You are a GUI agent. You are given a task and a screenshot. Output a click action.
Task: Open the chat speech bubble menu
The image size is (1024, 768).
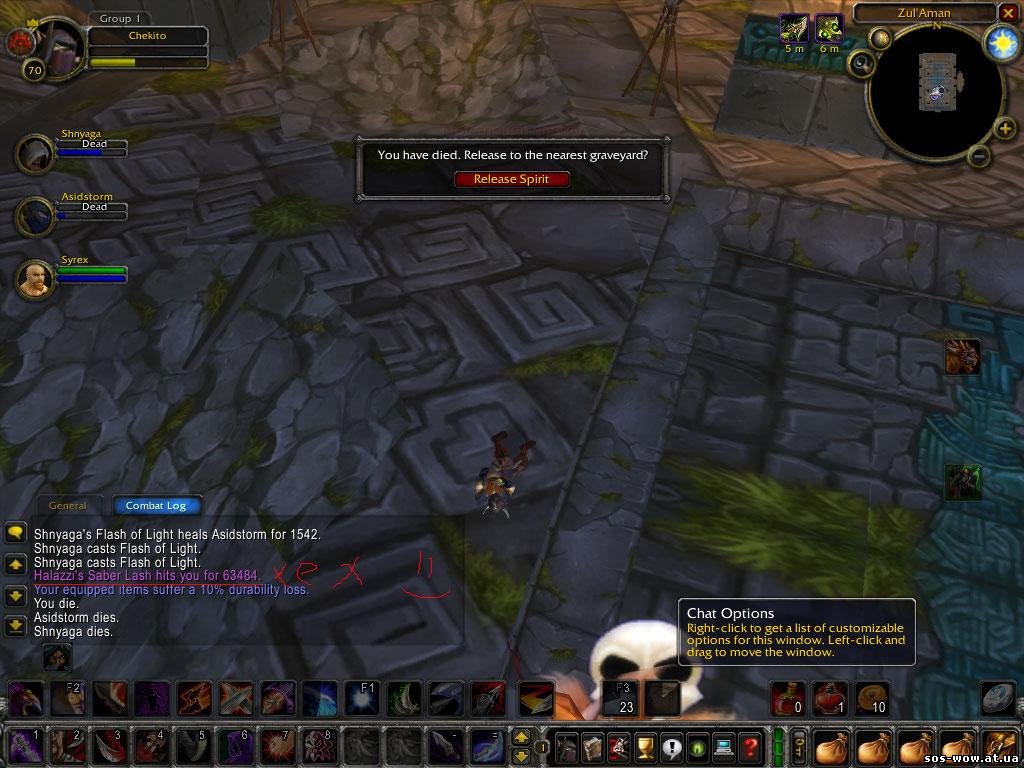click(x=15, y=533)
